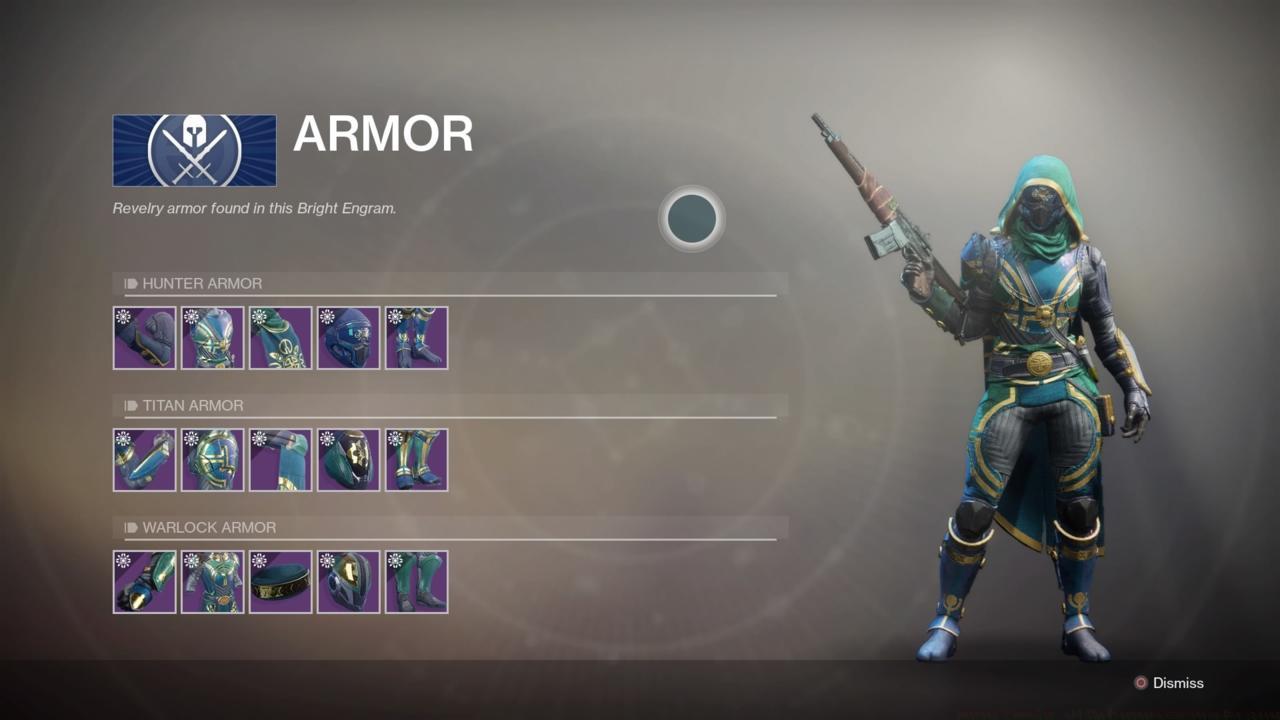1280x720 pixels.
Task: Select the Warlock boots thumbnail
Action: [x=417, y=581]
